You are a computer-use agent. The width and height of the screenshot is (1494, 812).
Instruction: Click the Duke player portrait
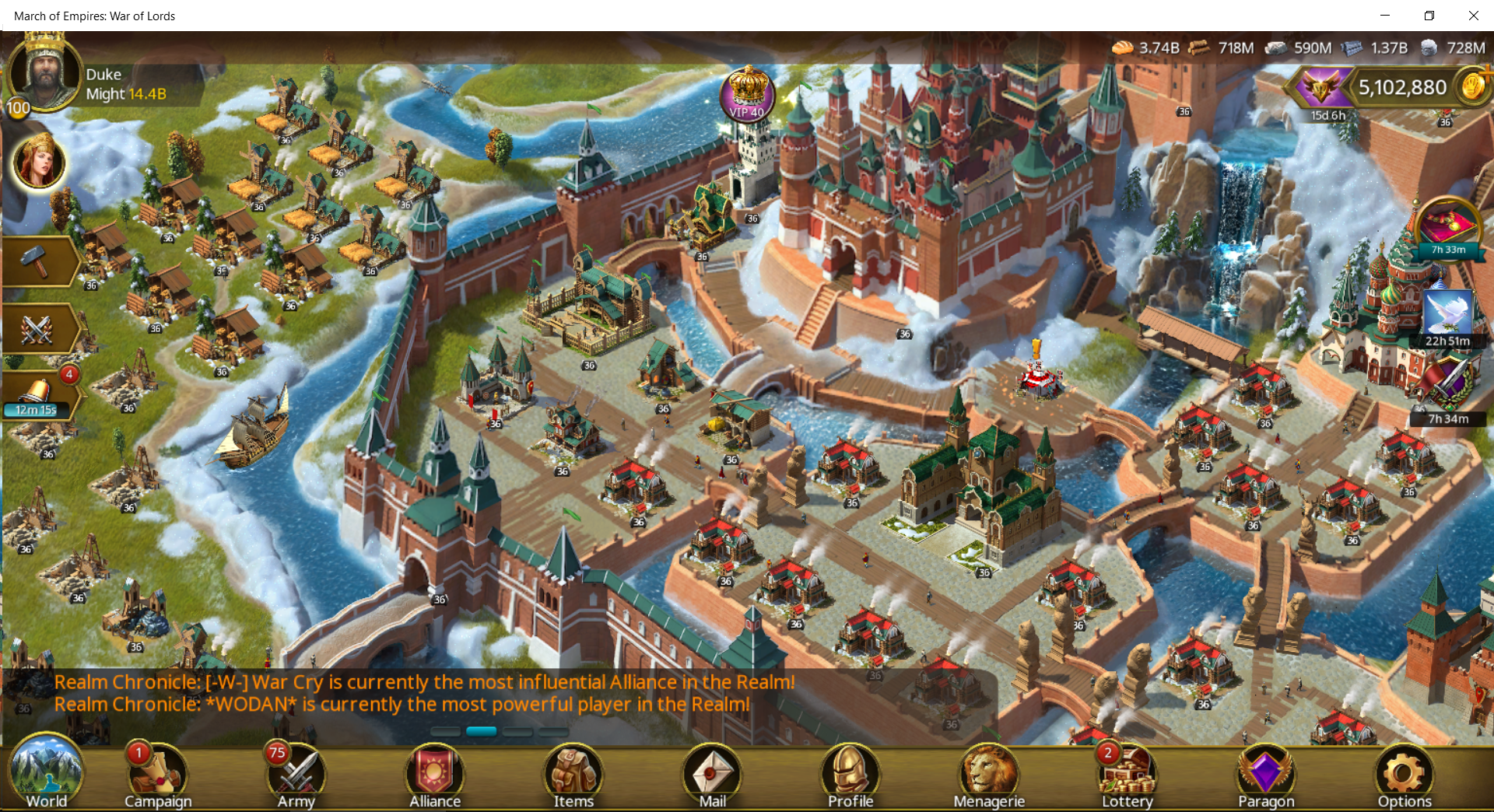(44, 75)
